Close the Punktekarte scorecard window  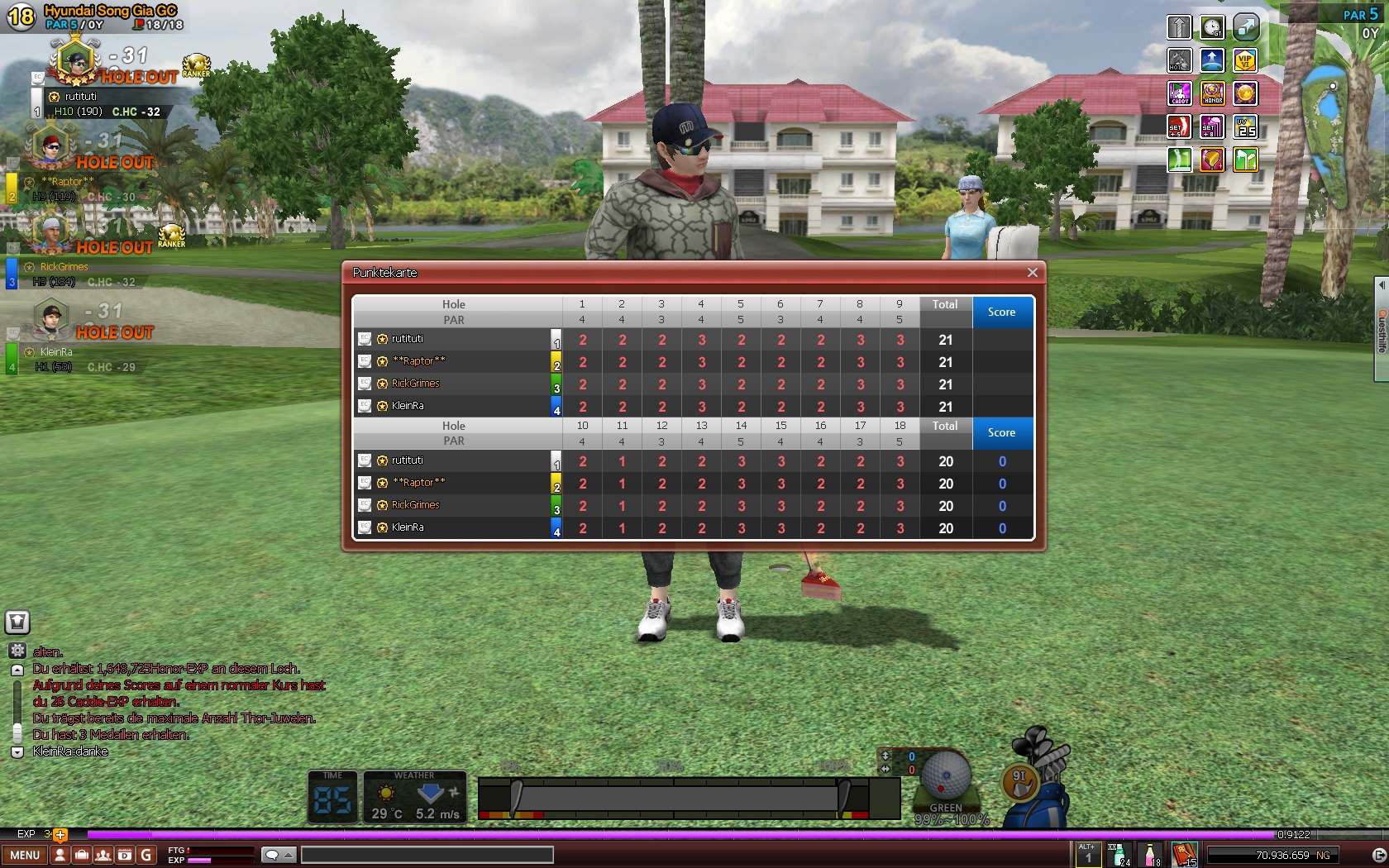tap(1032, 273)
